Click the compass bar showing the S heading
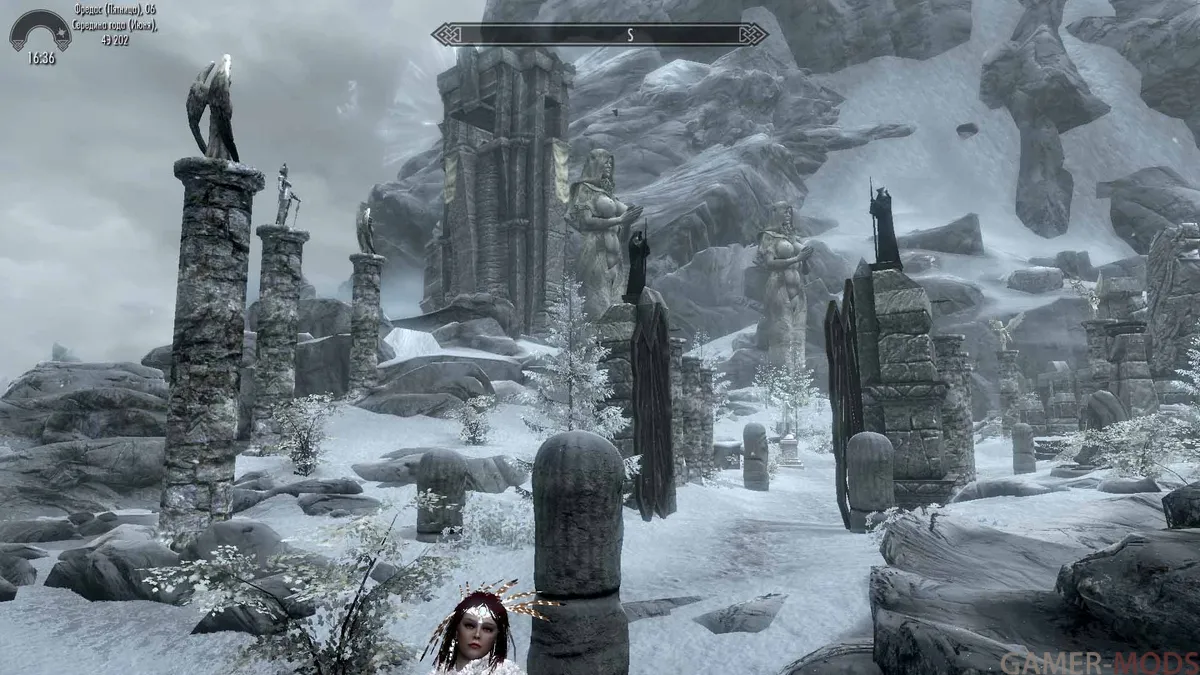1200x675 pixels. click(600, 35)
